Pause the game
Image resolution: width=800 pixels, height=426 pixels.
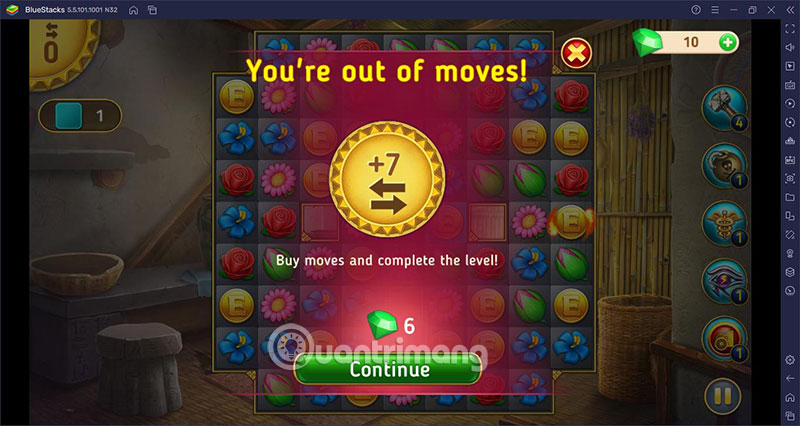point(720,396)
